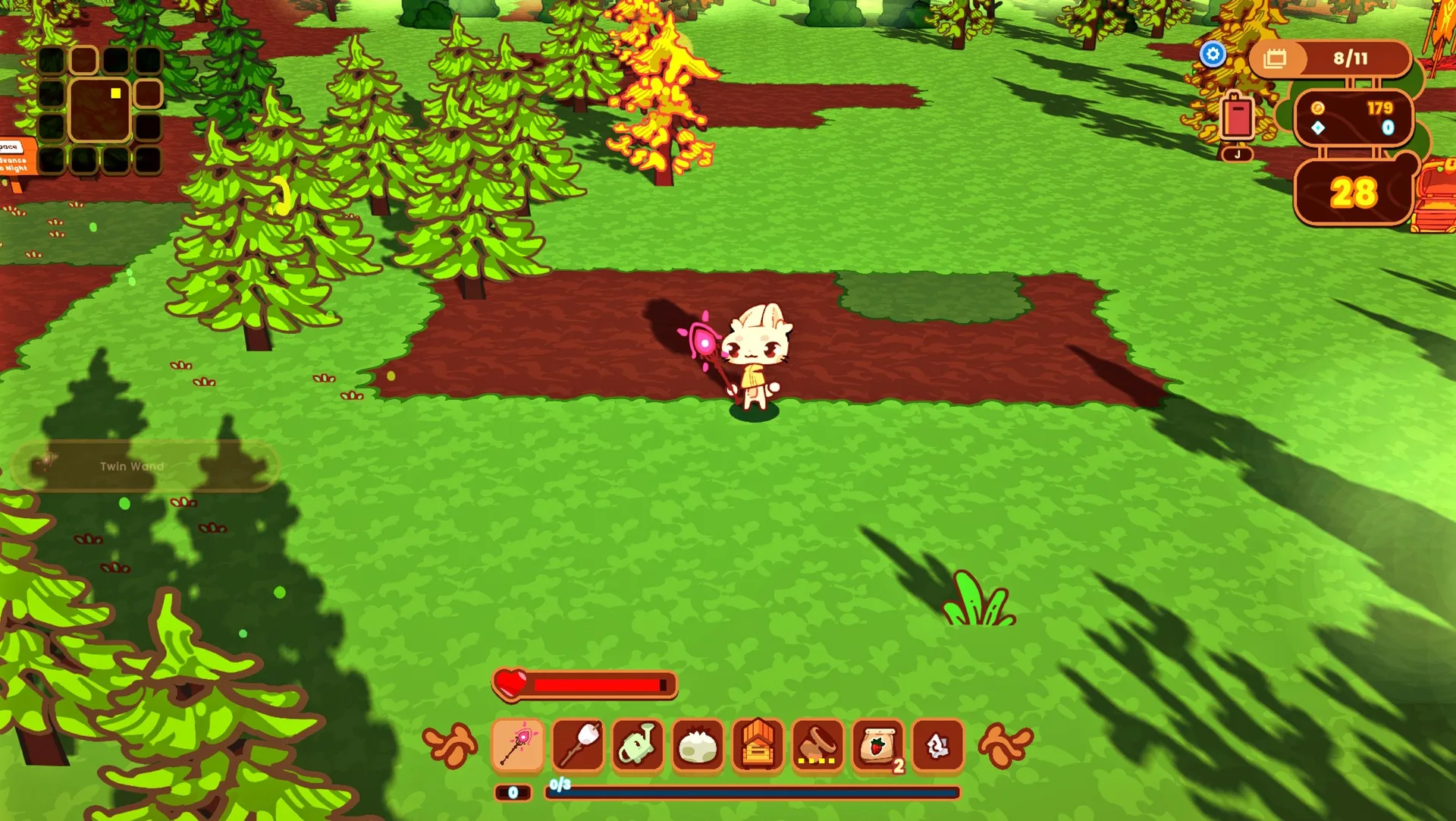
Task: Click the large center minimap tile
Action: [99, 110]
